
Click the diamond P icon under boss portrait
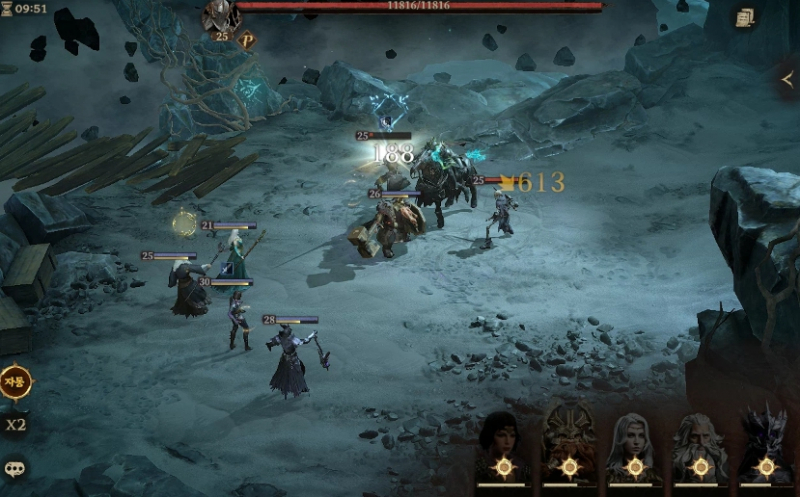pyautogui.click(x=247, y=40)
